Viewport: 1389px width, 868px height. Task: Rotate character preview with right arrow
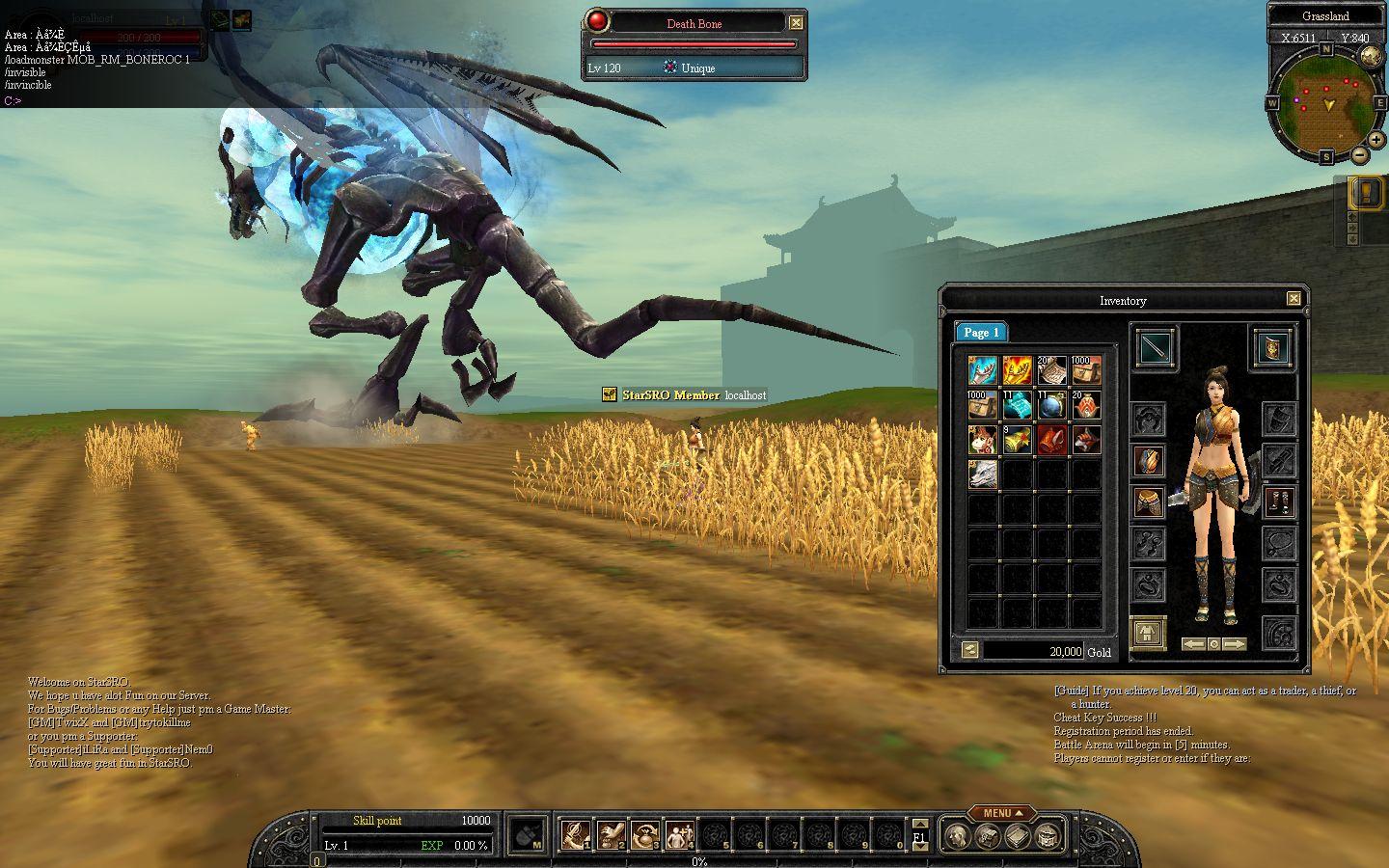pos(1235,643)
